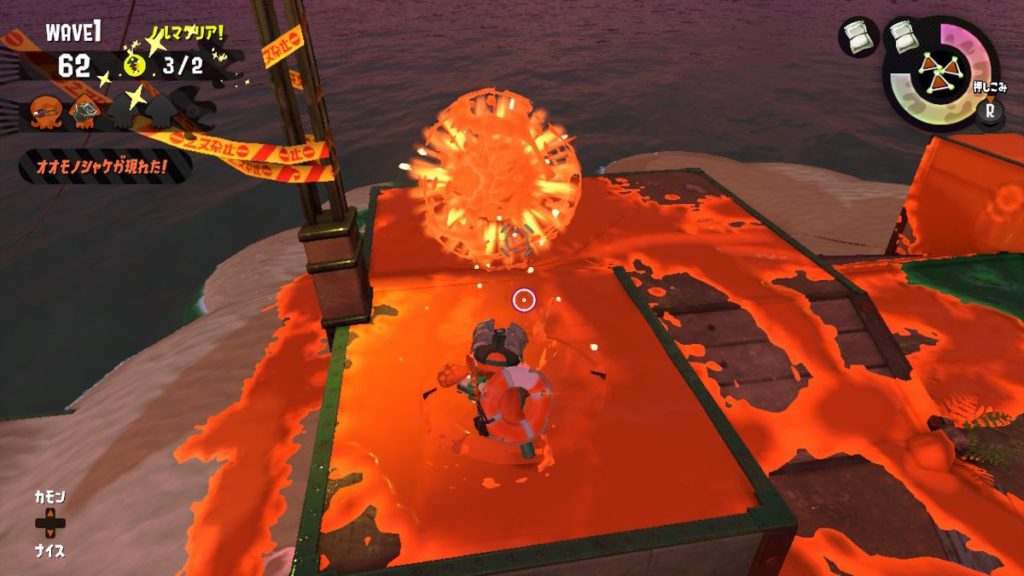1024x576 pixels.
Task: Select the orange squid teammate icon
Action: coord(85,109)
